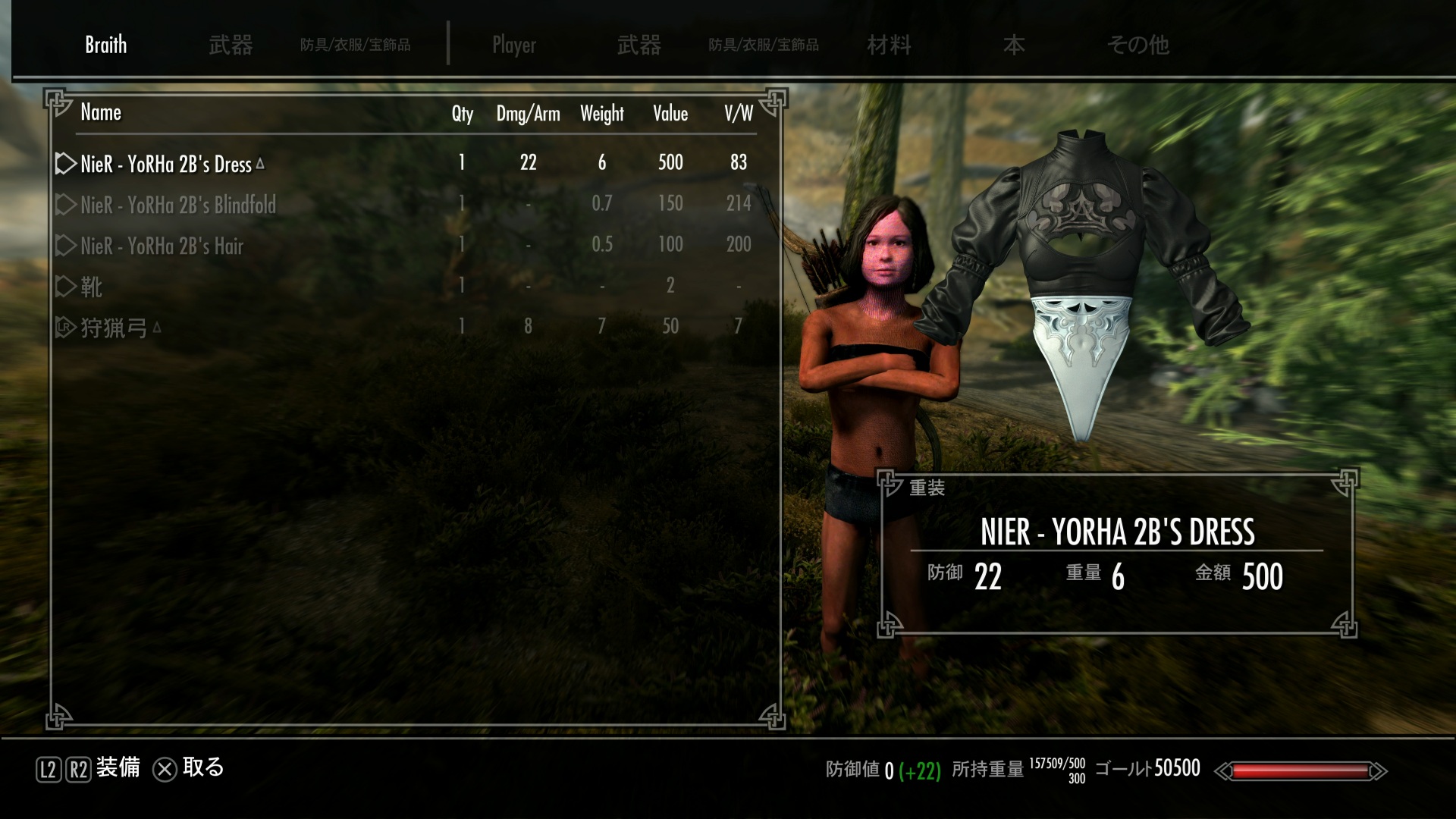
Task: Open Braith's 武器 weapons category
Action: pos(231,45)
